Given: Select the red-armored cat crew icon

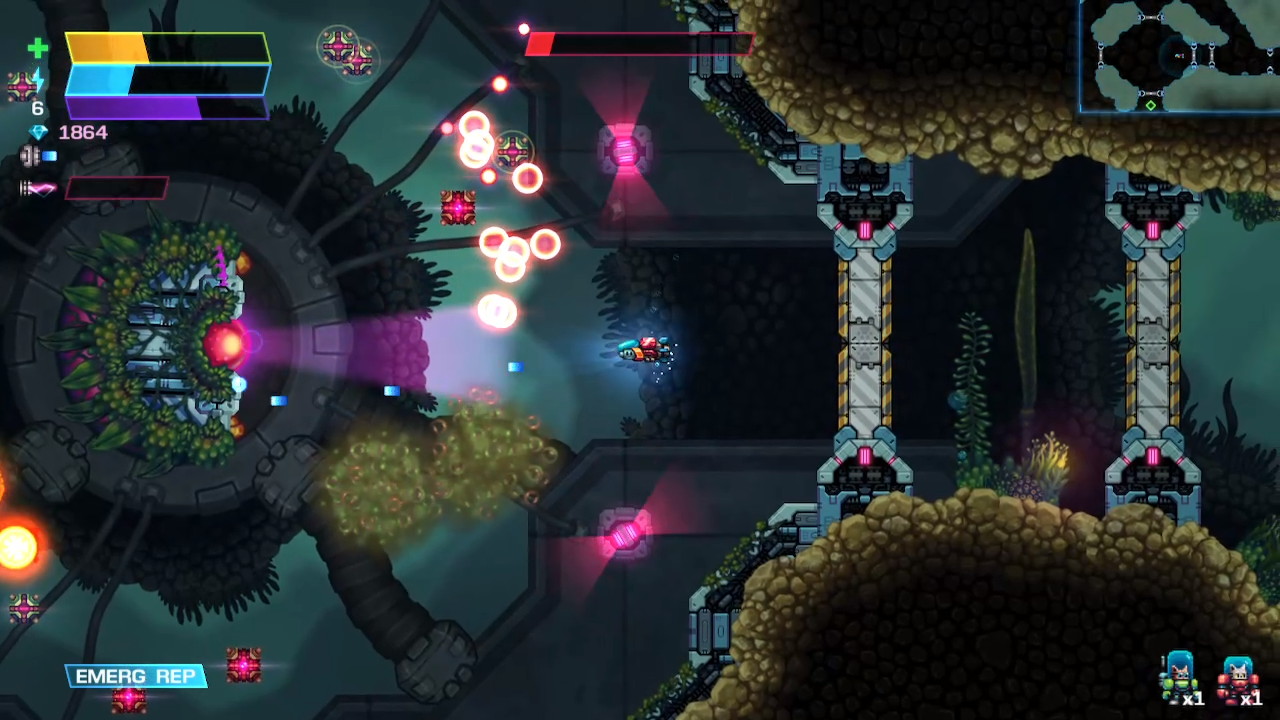Looking at the screenshot, I should coord(1237,677).
